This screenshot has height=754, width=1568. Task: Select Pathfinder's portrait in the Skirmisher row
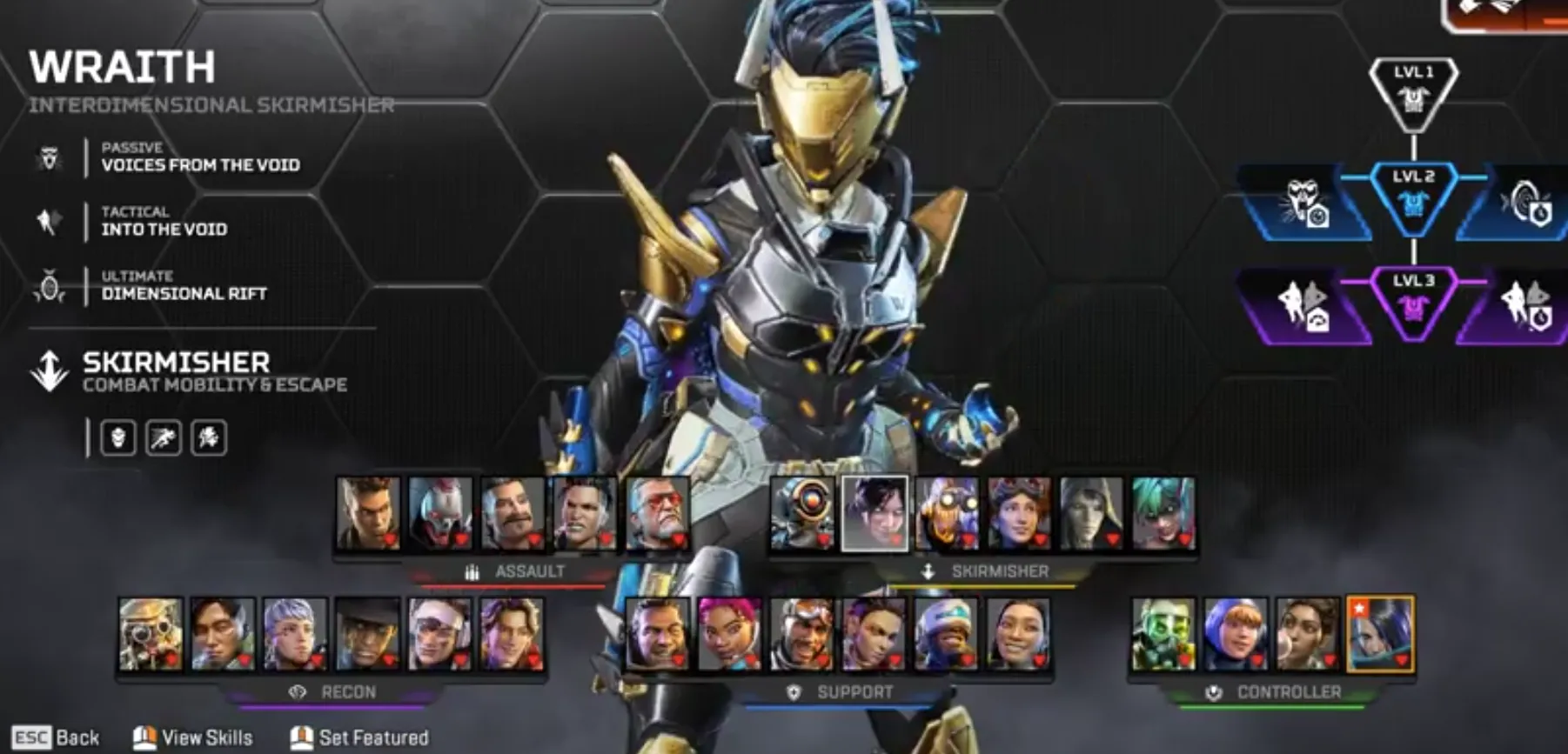[801, 515]
